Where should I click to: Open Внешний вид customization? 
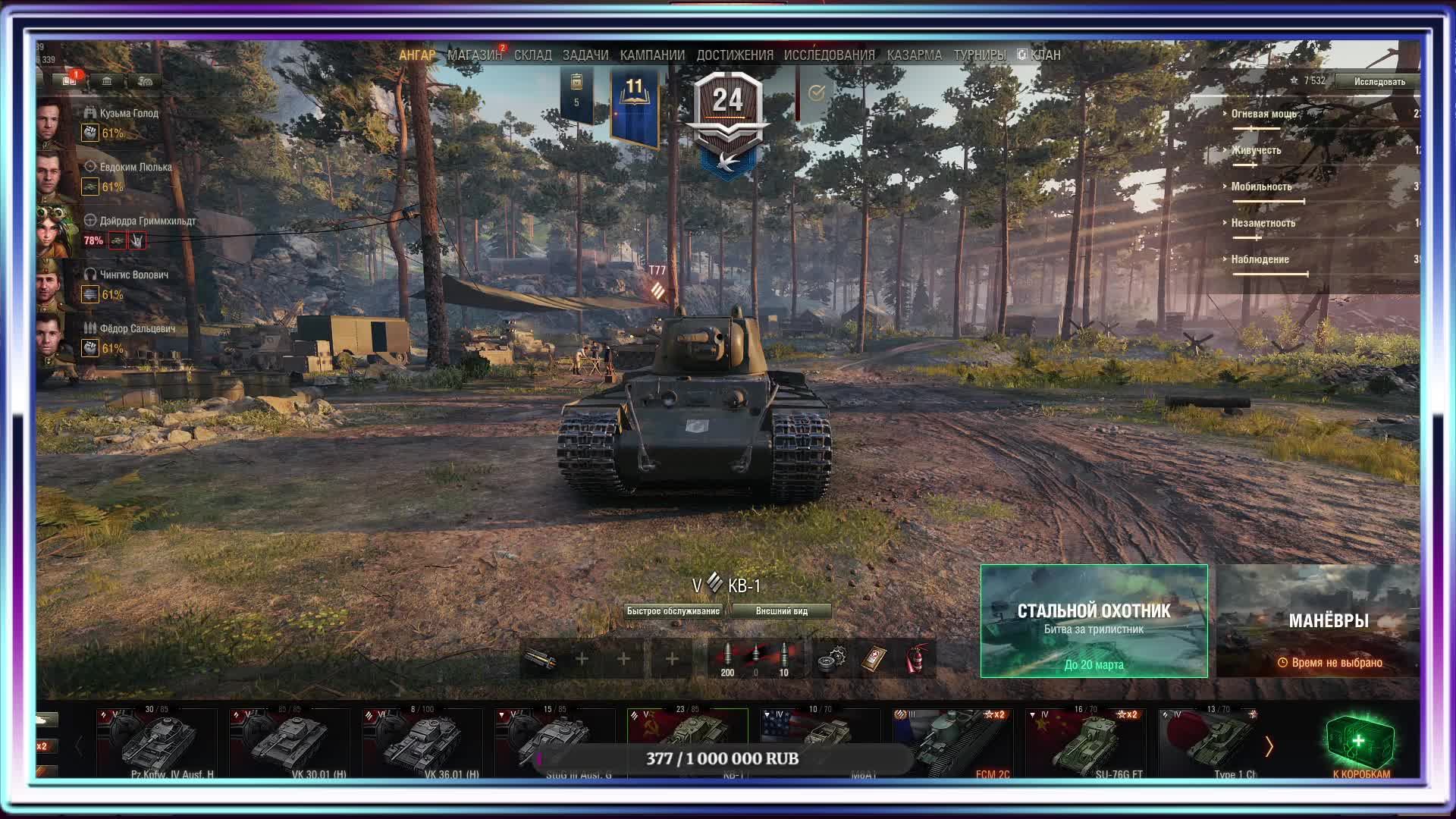pyautogui.click(x=781, y=611)
